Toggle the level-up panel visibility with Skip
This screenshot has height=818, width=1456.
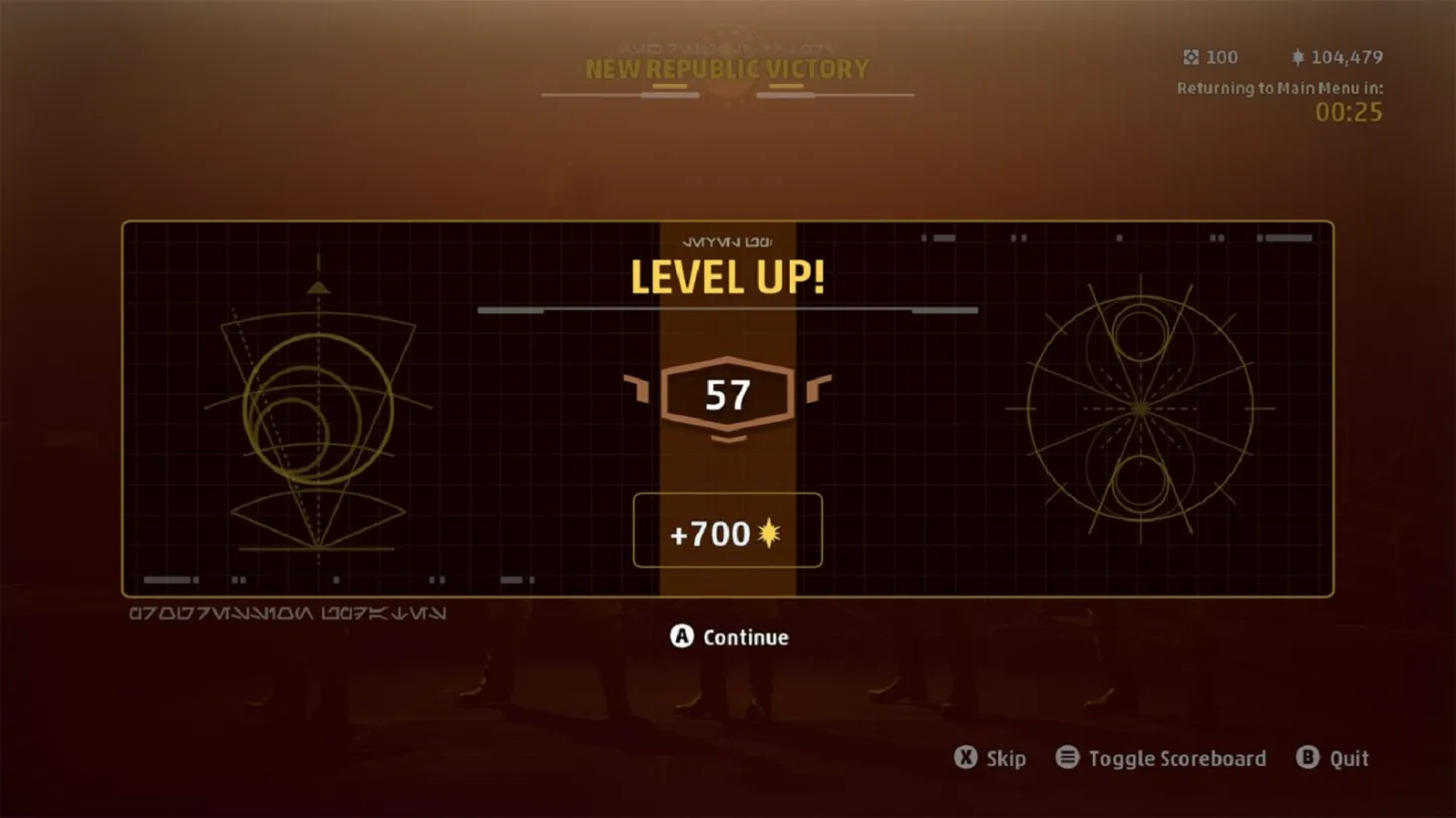point(1005,758)
